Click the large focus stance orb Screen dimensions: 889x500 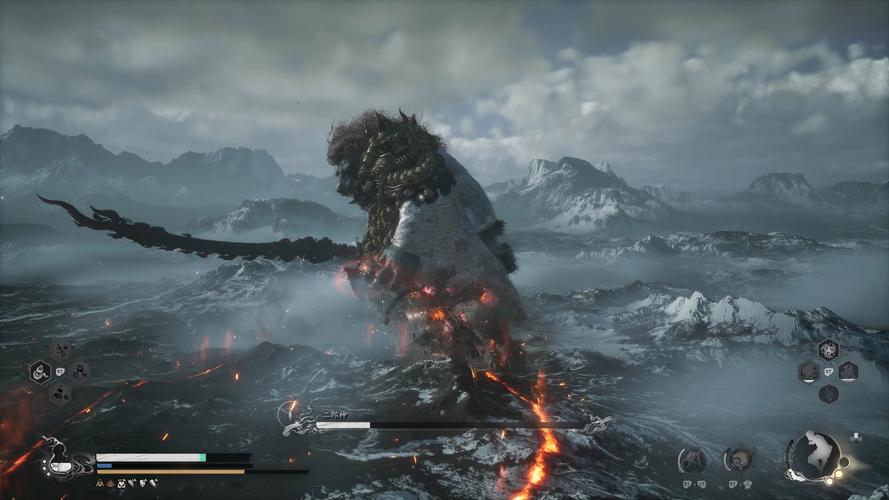(x=815, y=456)
